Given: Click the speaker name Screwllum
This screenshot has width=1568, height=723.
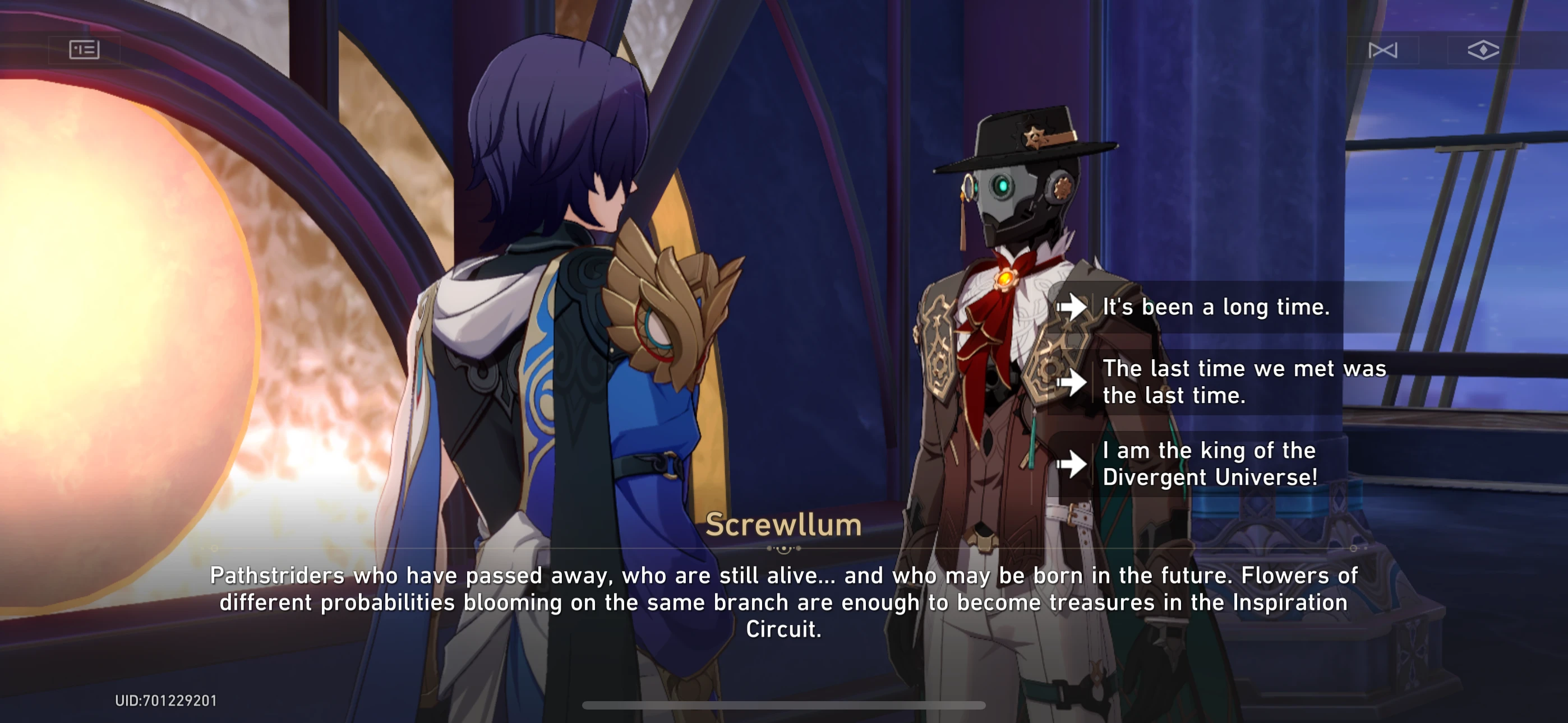Looking at the screenshot, I should coord(783,525).
